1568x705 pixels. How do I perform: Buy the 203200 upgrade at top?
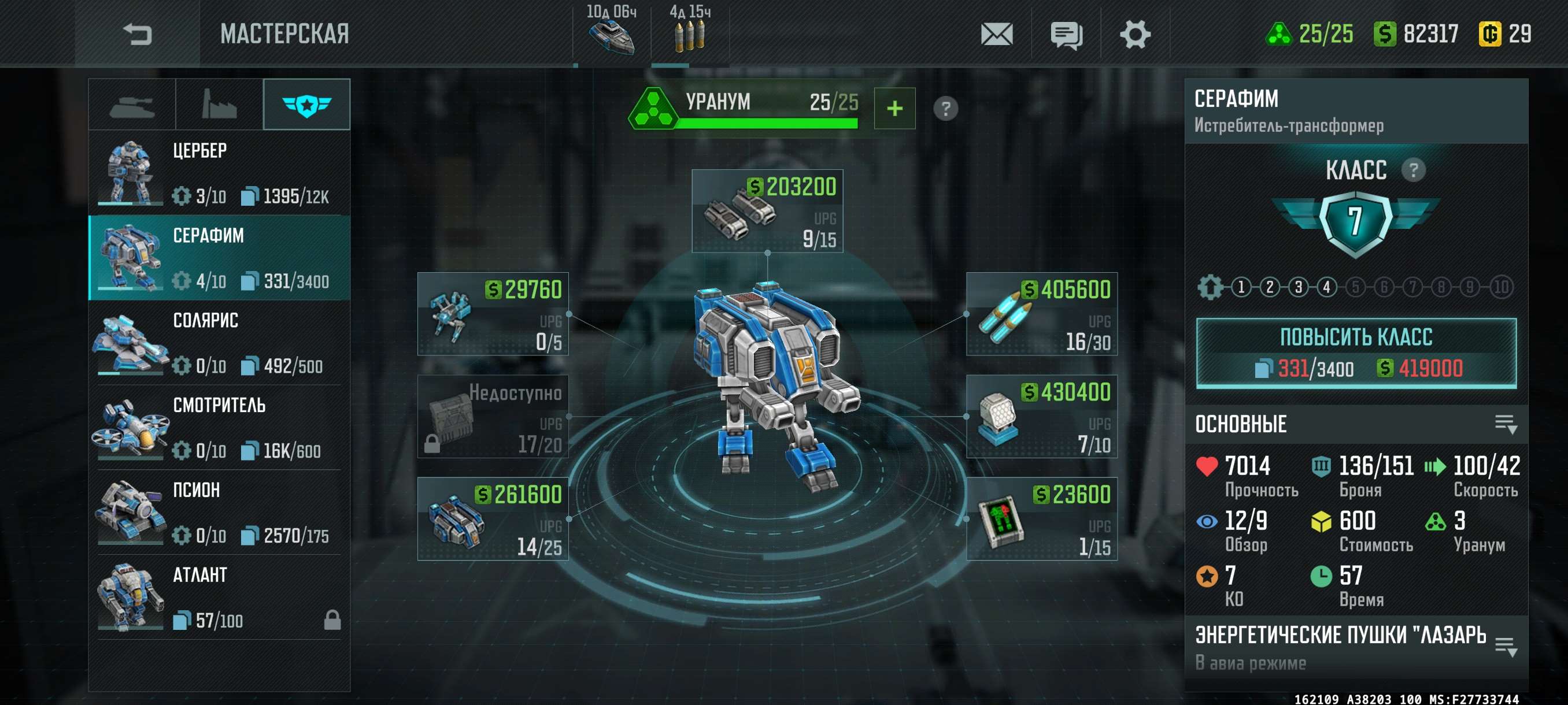[767, 211]
